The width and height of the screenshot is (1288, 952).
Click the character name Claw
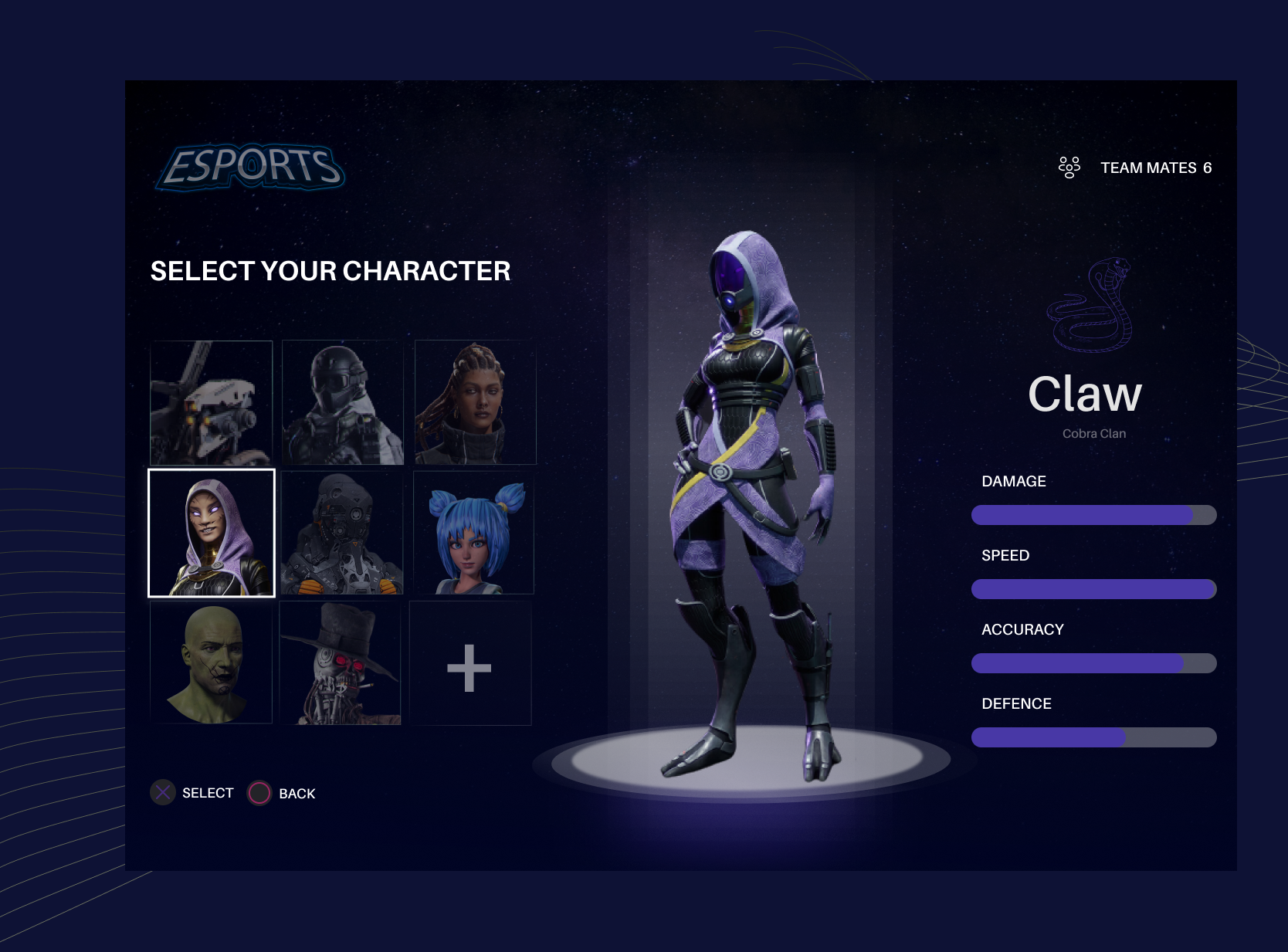[1088, 394]
